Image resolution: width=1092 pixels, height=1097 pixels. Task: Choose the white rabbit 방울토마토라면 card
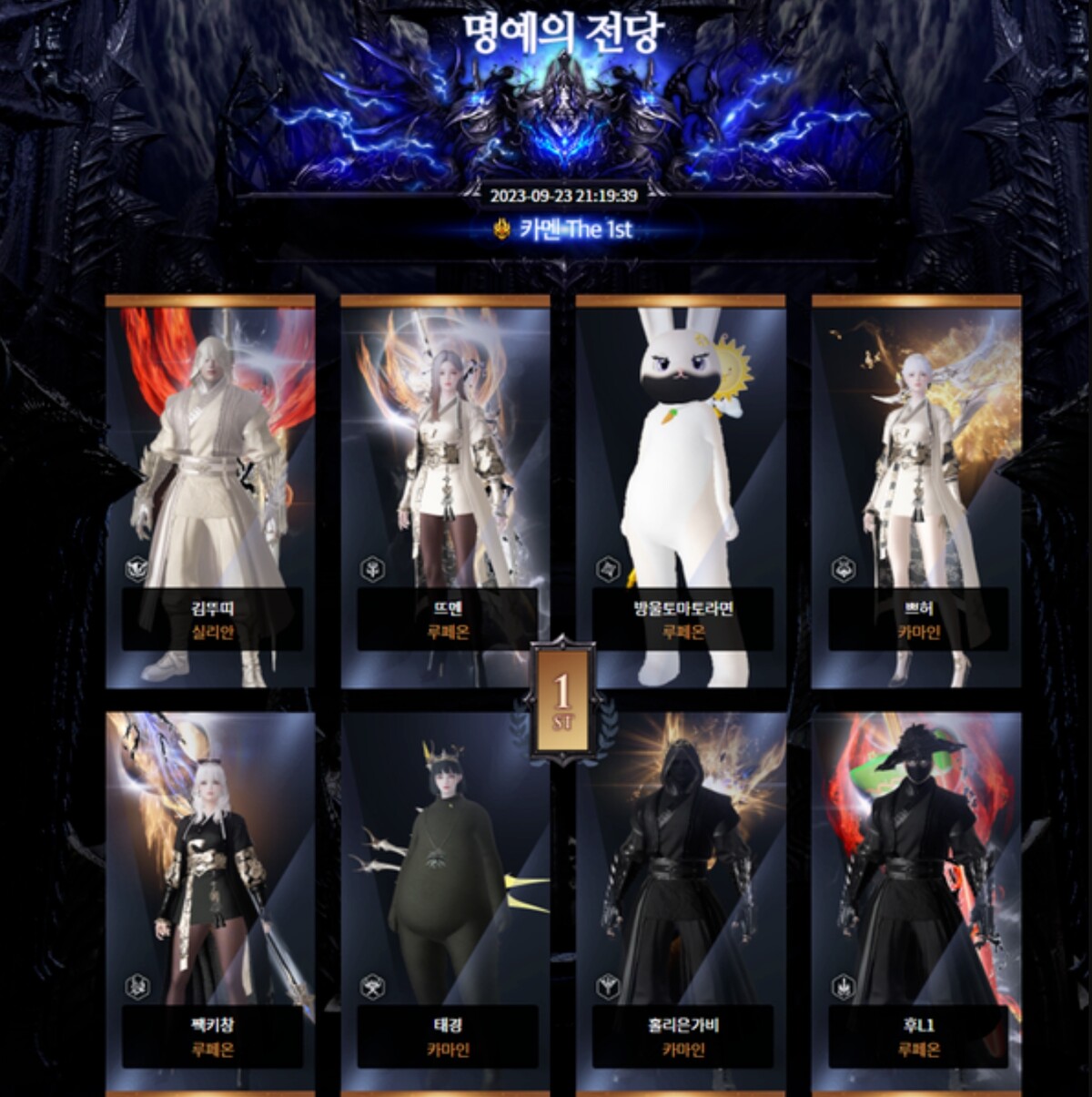(681, 492)
